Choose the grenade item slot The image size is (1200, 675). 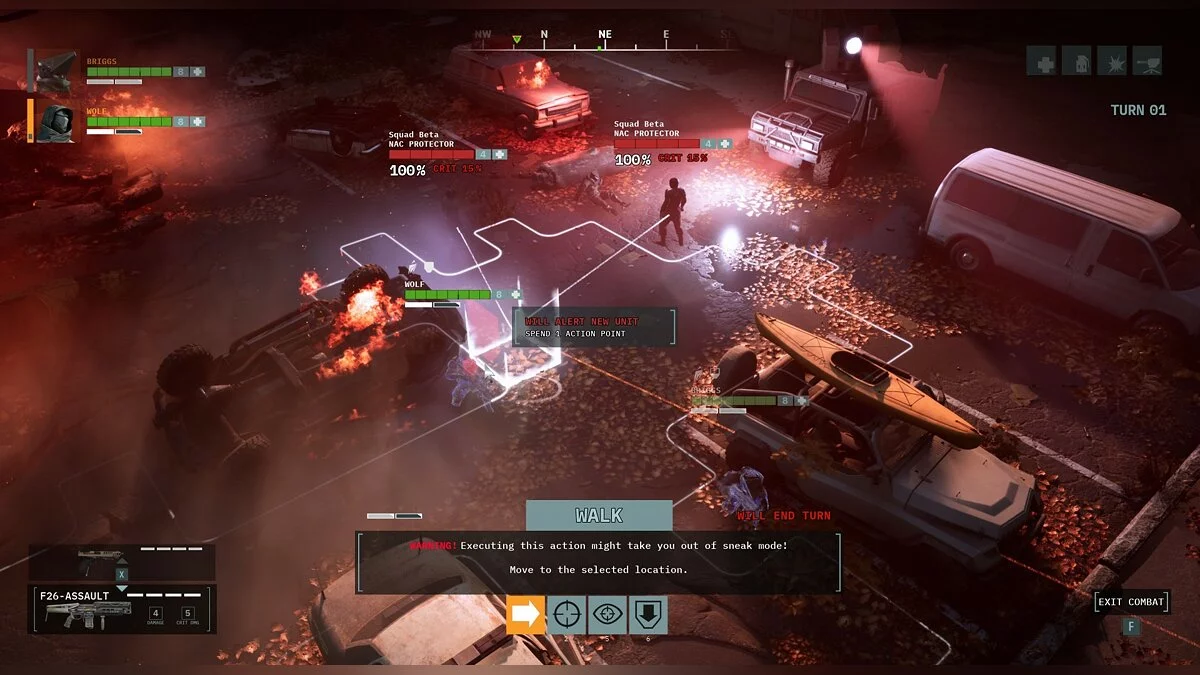pyautogui.click(x=1076, y=61)
